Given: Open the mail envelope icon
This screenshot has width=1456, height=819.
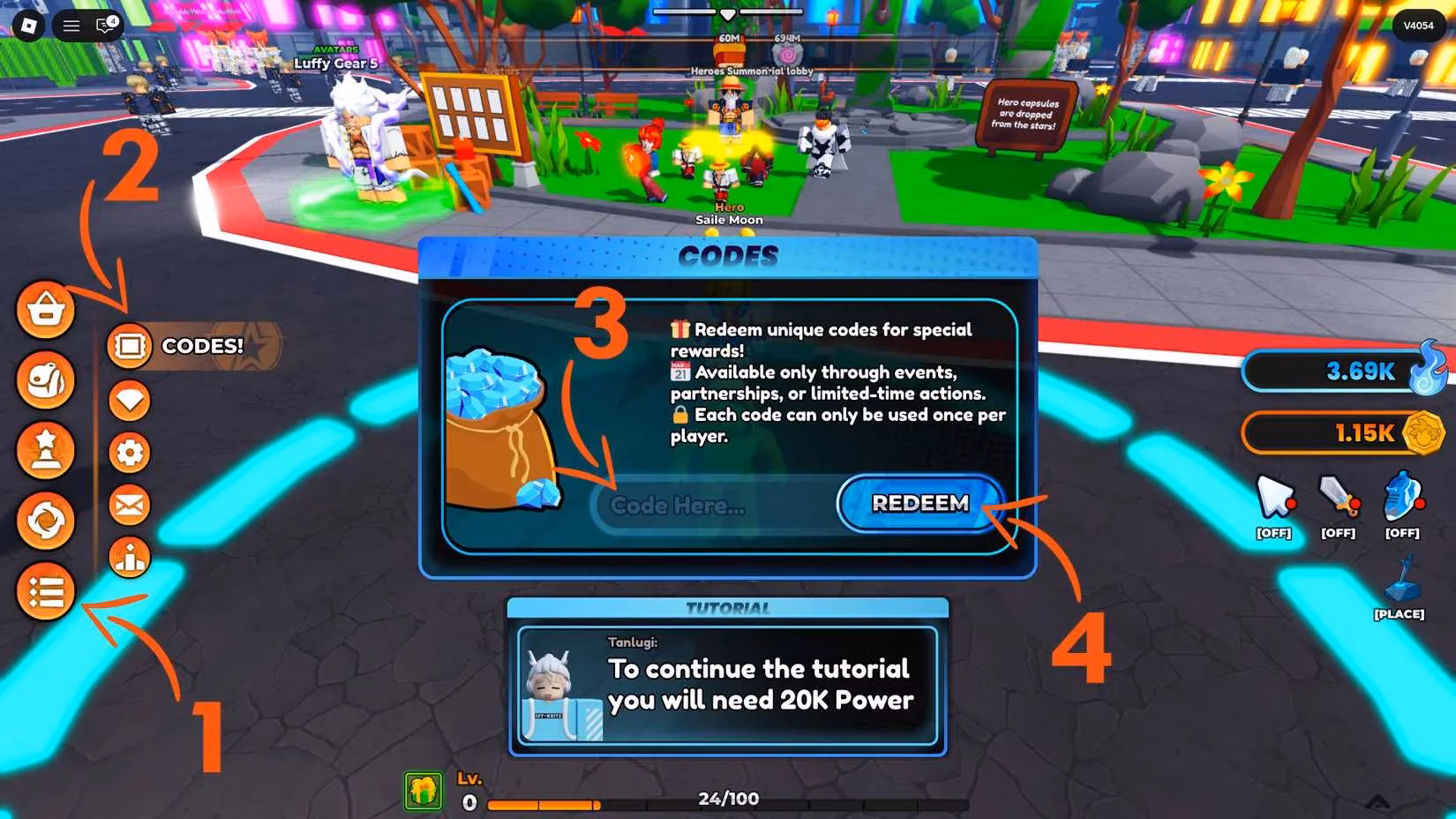Looking at the screenshot, I should [129, 505].
